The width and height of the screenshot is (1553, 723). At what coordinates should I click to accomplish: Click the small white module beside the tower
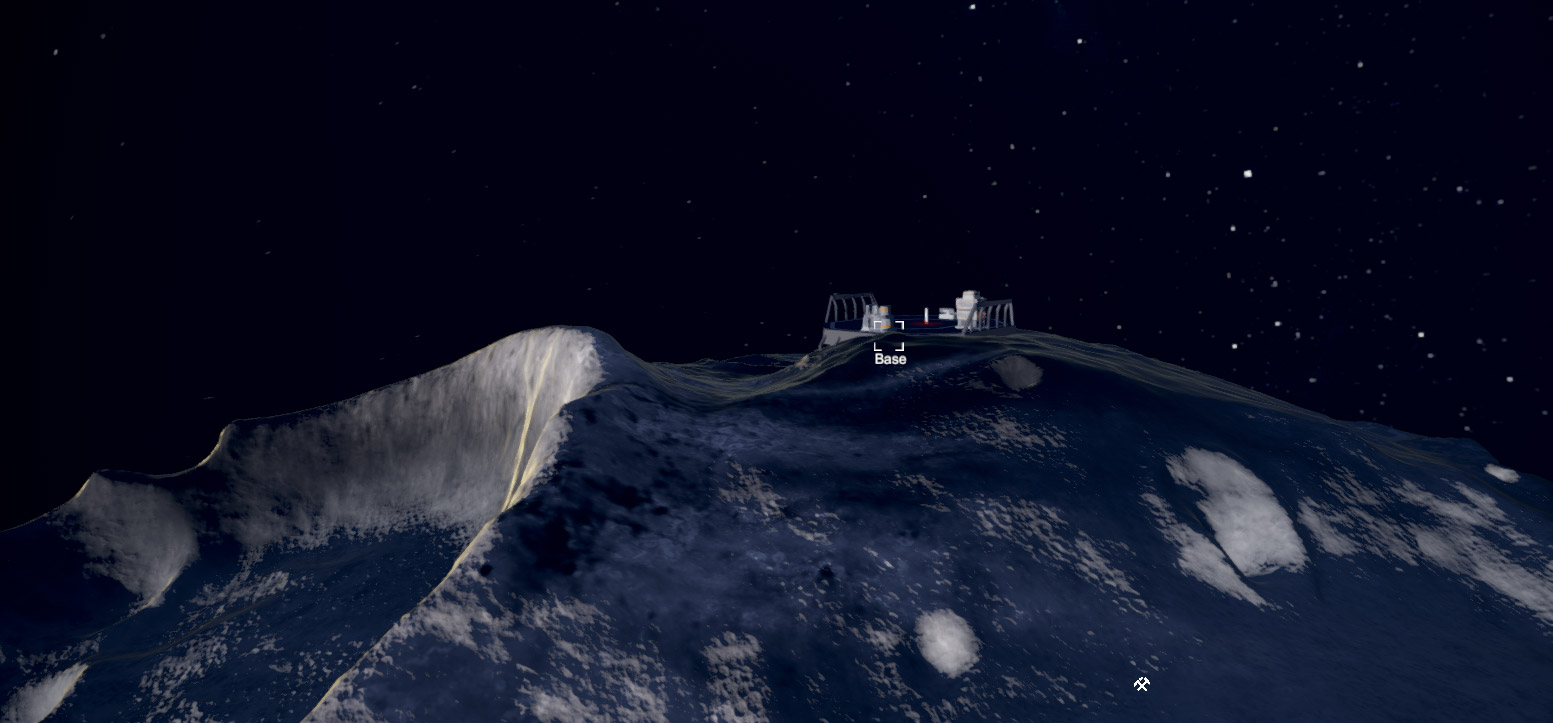(947, 314)
